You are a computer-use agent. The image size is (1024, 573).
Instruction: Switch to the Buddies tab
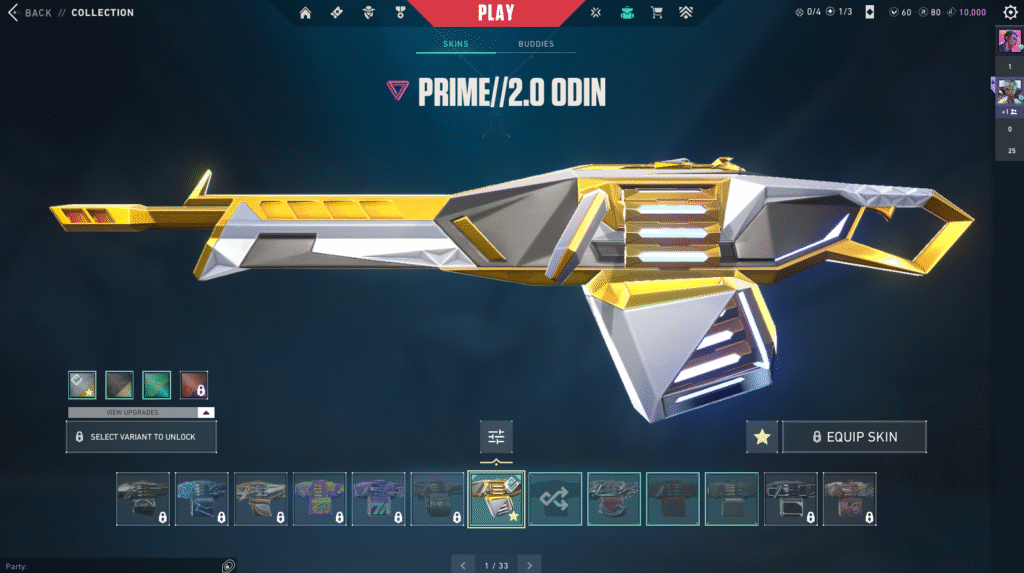click(536, 45)
